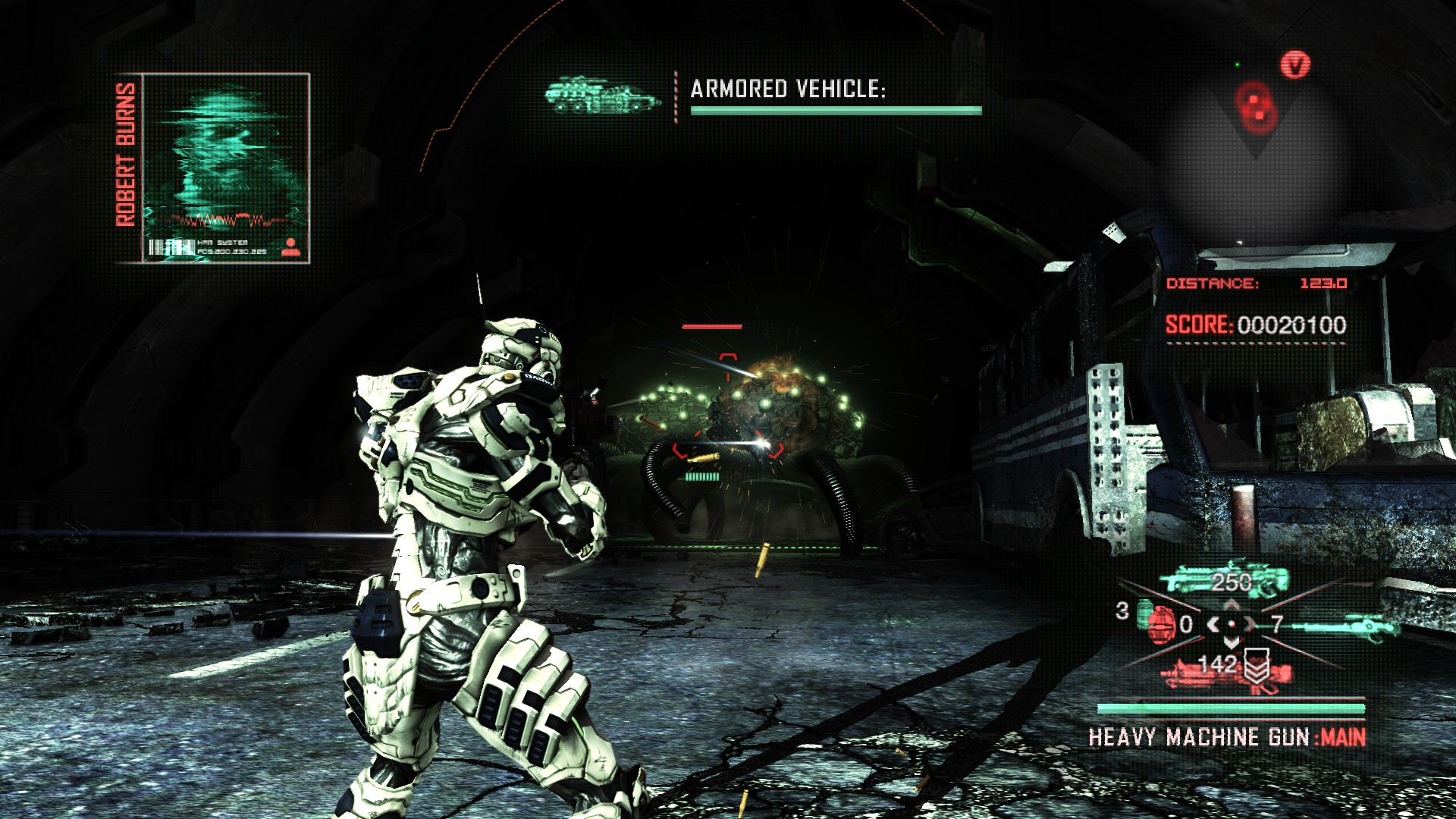This screenshot has height=819, width=1456.
Task: Open Robert Burns' transmission portrait
Action: click(x=226, y=168)
